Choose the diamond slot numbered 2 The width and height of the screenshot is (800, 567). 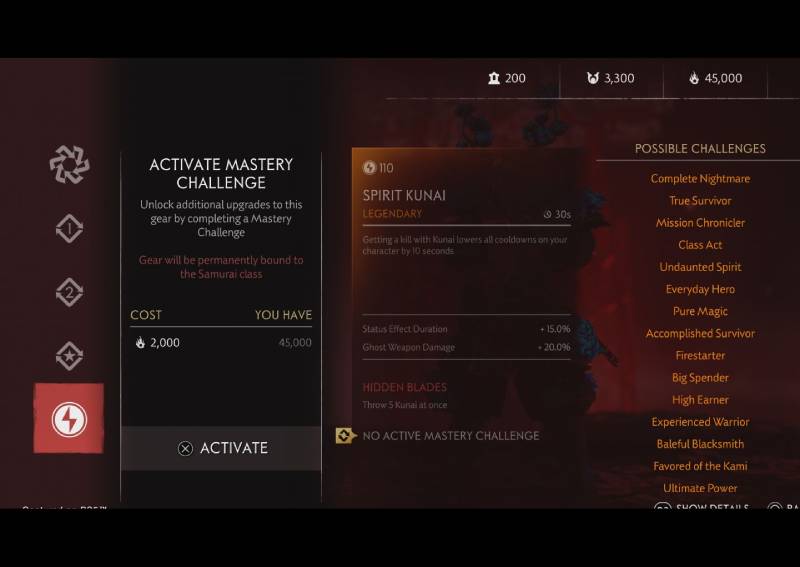[69, 292]
